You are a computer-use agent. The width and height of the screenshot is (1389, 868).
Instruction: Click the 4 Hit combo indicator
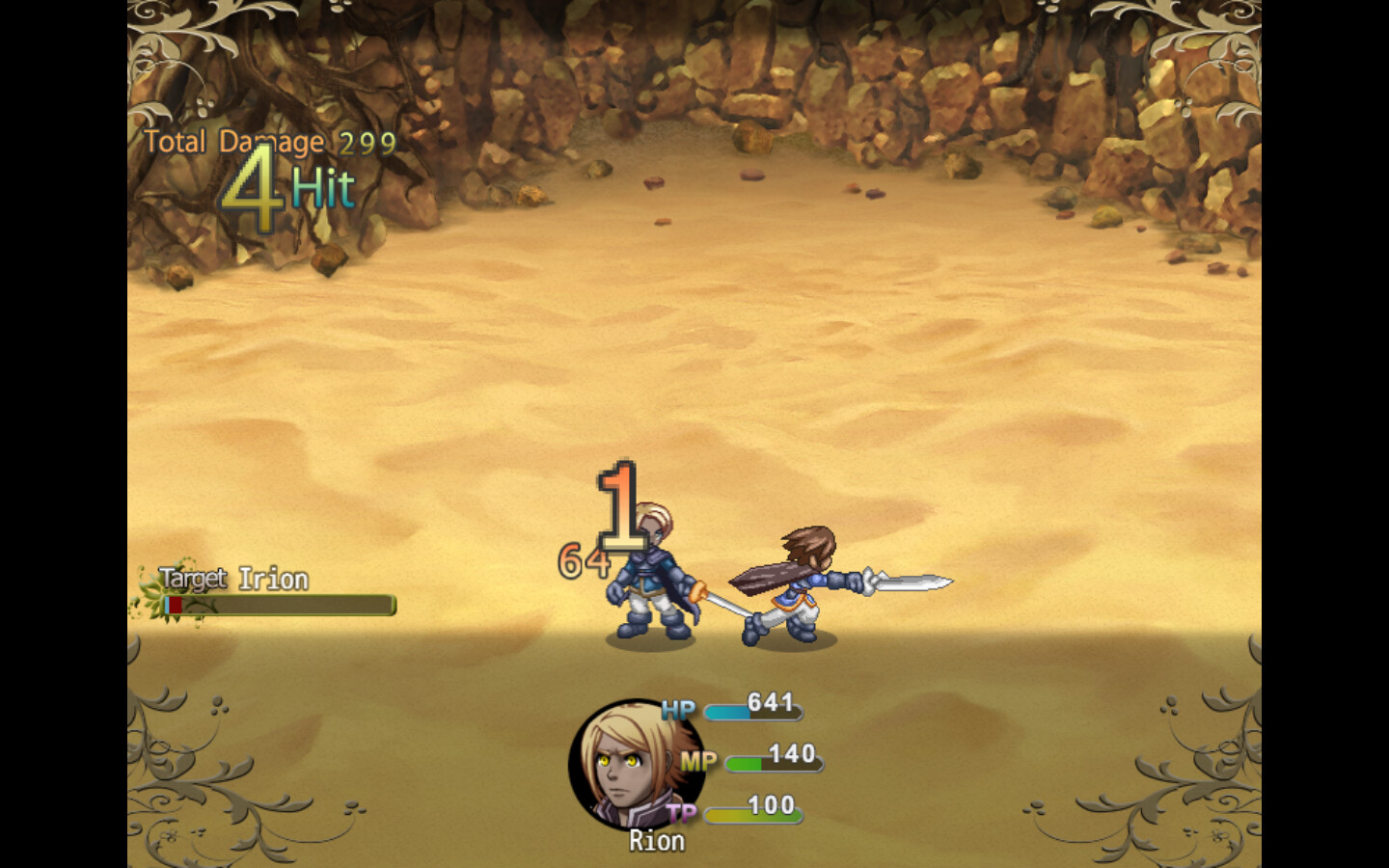(x=287, y=187)
